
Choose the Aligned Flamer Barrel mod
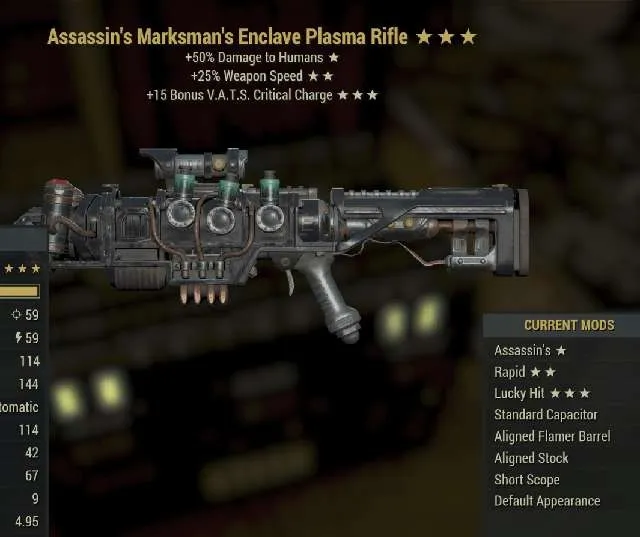552,436
